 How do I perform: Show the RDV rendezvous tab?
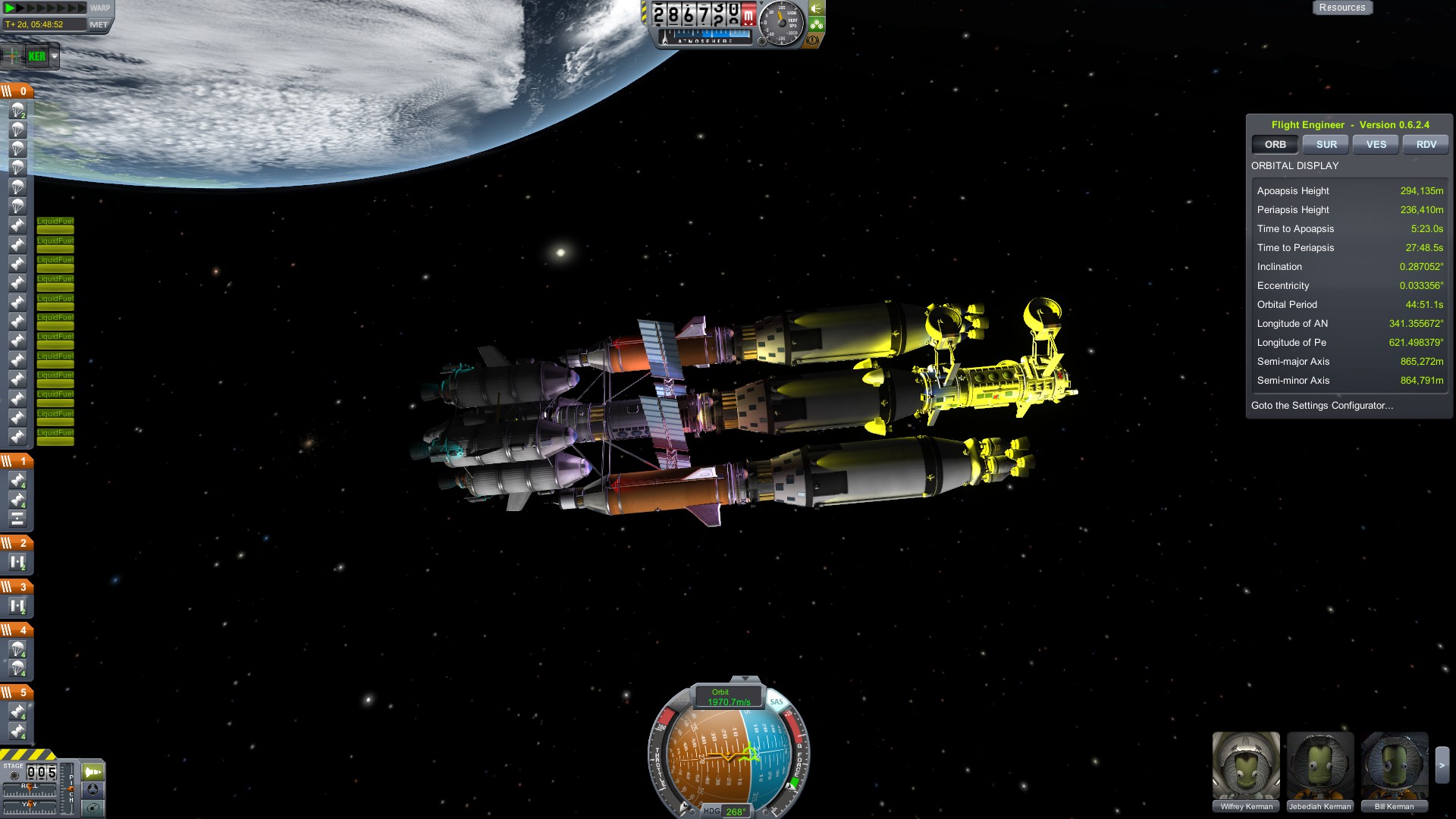pos(1426,144)
